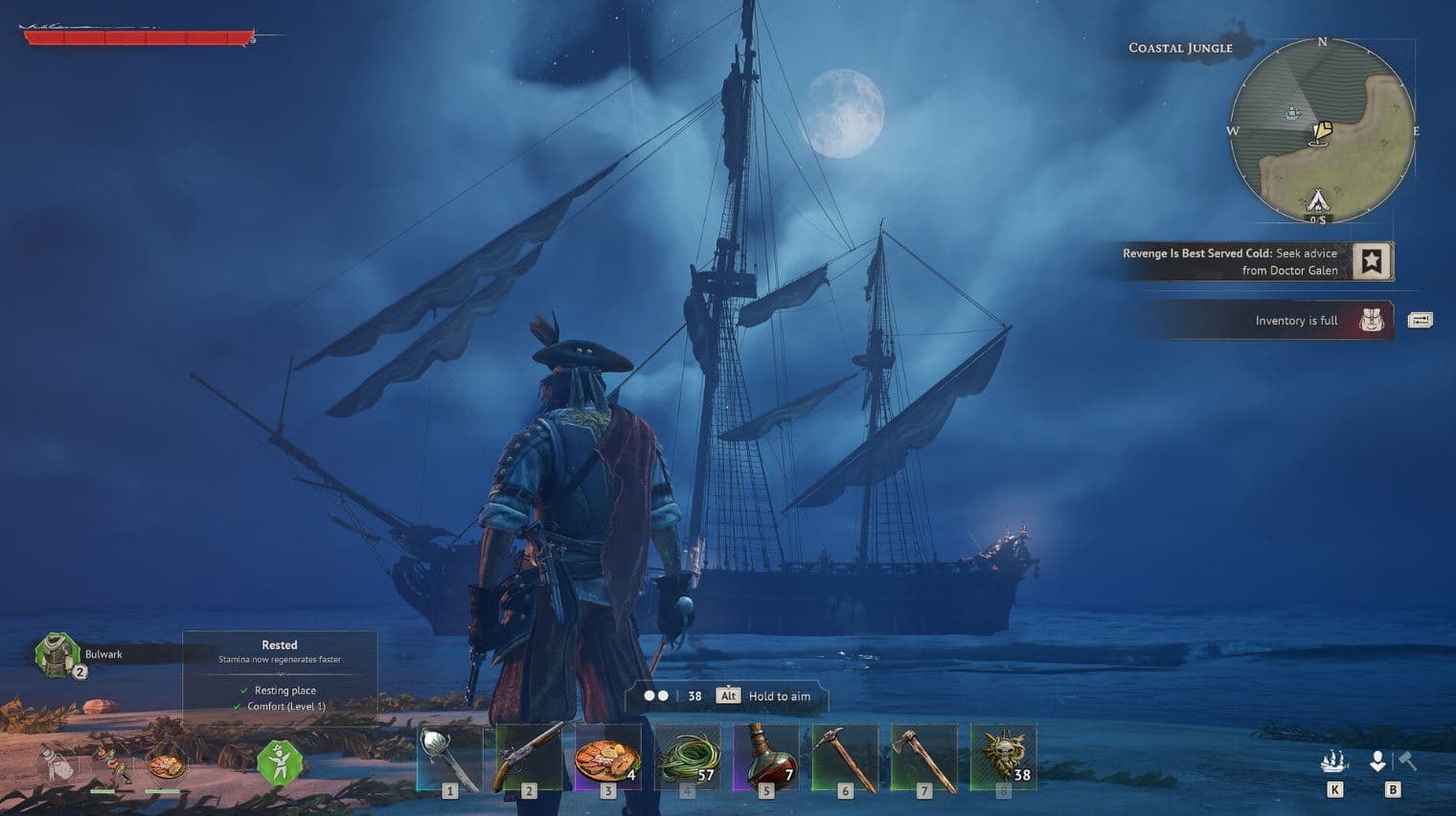
Task: Choose the seafood platter hotbar slot
Action: click(x=607, y=757)
